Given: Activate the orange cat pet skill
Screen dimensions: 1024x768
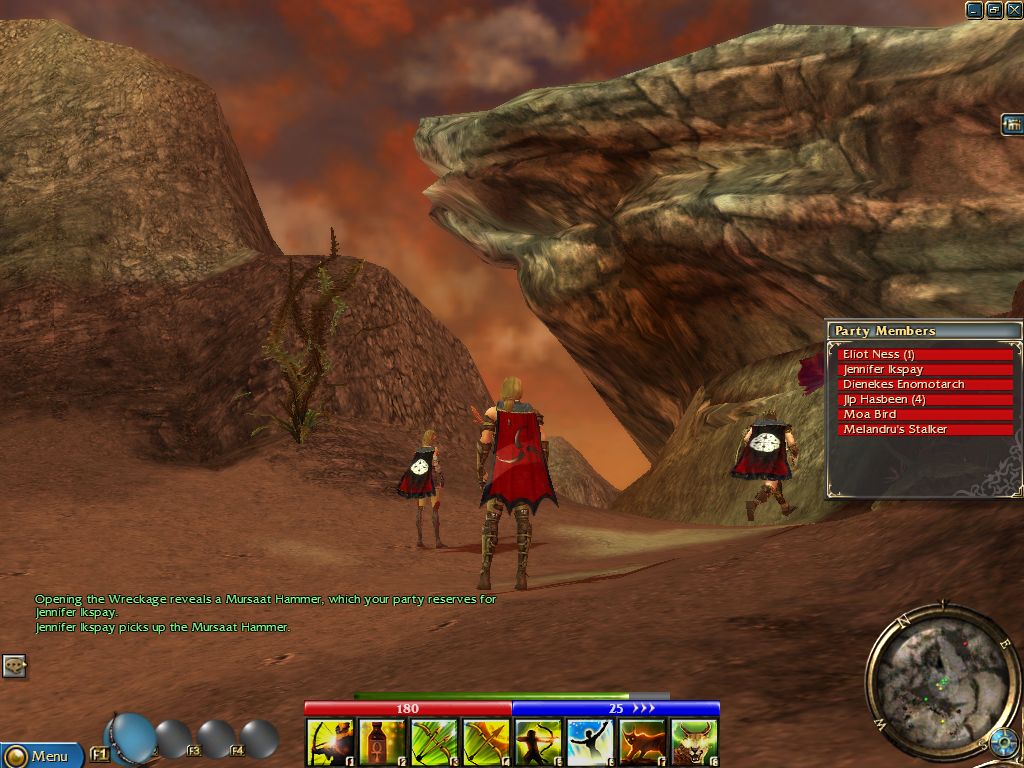Looking at the screenshot, I should [x=642, y=742].
